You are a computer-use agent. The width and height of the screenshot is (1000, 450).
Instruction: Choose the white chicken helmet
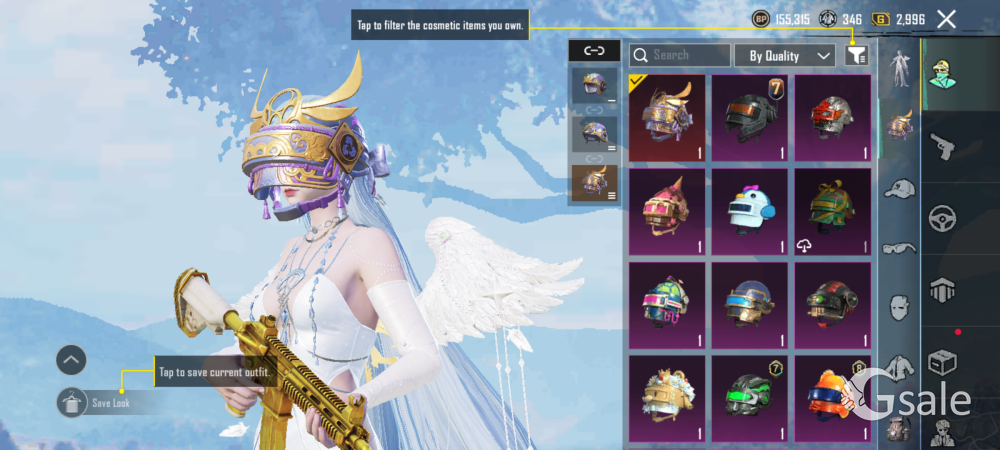coord(750,211)
